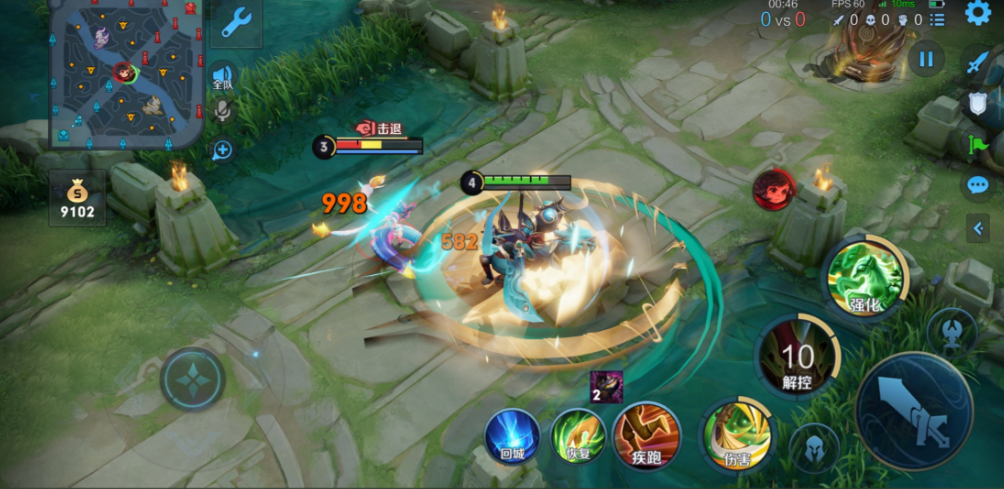The height and width of the screenshot is (489, 1004).
Task: Cast the 伤害 damage skill
Action: (737, 435)
